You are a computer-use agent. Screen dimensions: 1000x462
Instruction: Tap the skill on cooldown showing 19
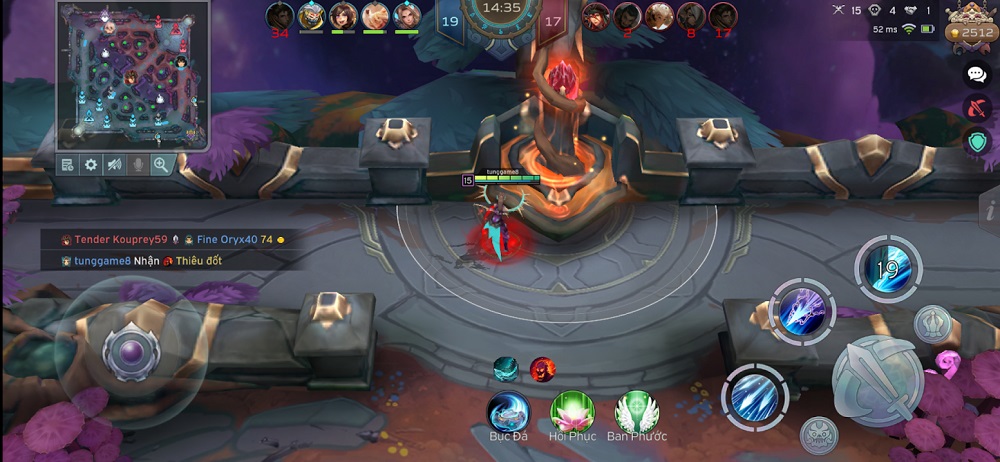[888, 268]
